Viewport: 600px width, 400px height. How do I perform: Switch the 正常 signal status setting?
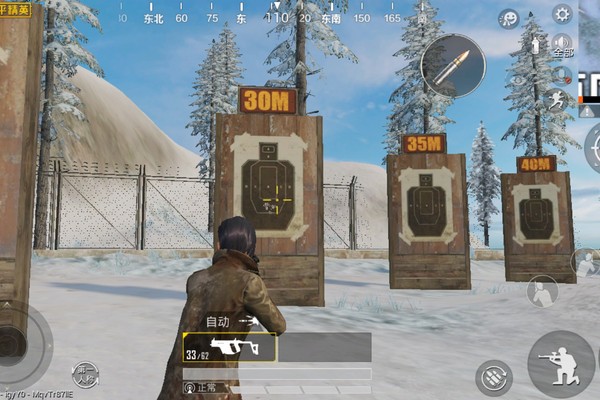coord(200,386)
